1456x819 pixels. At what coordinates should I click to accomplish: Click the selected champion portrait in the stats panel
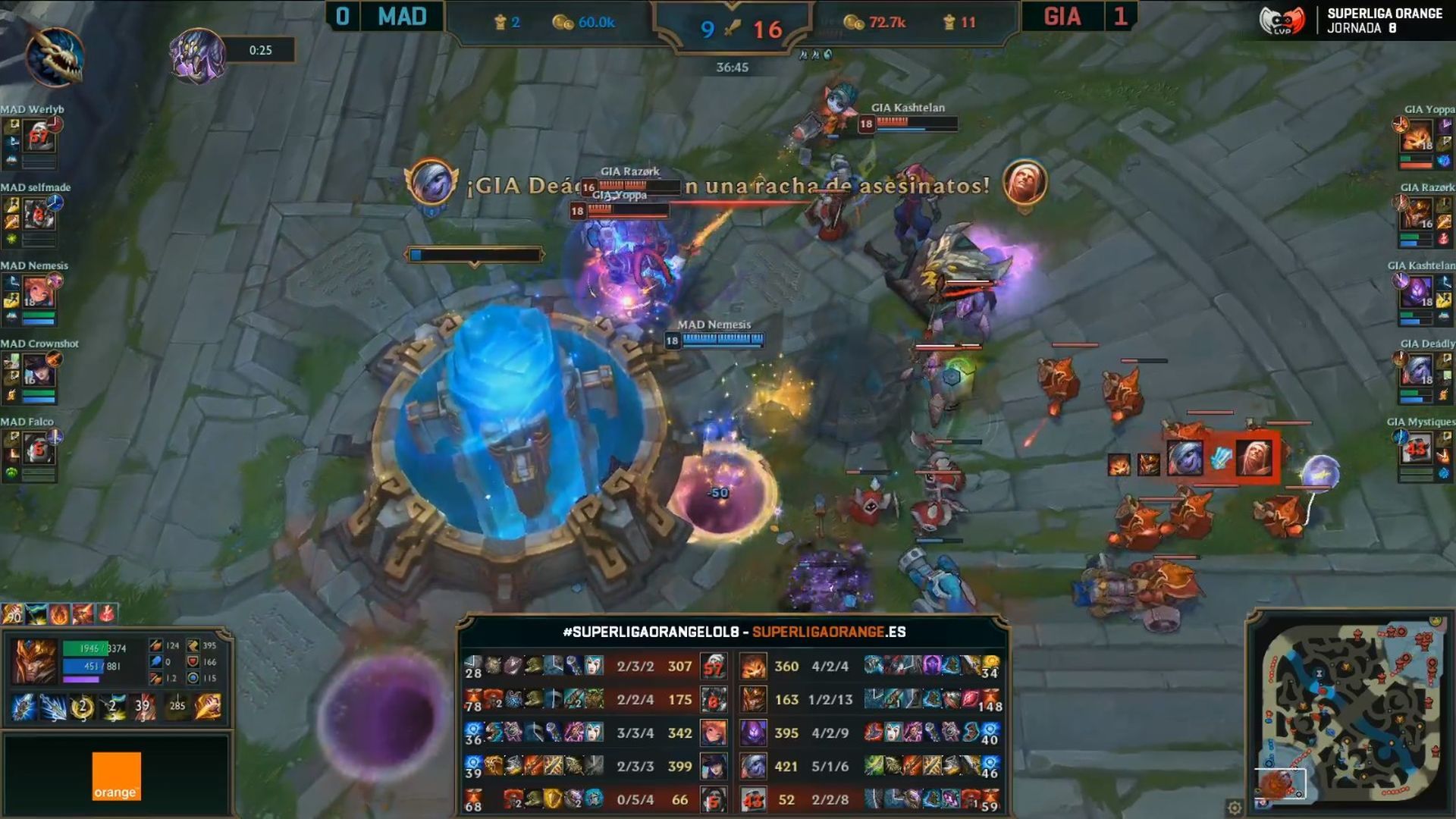36,661
